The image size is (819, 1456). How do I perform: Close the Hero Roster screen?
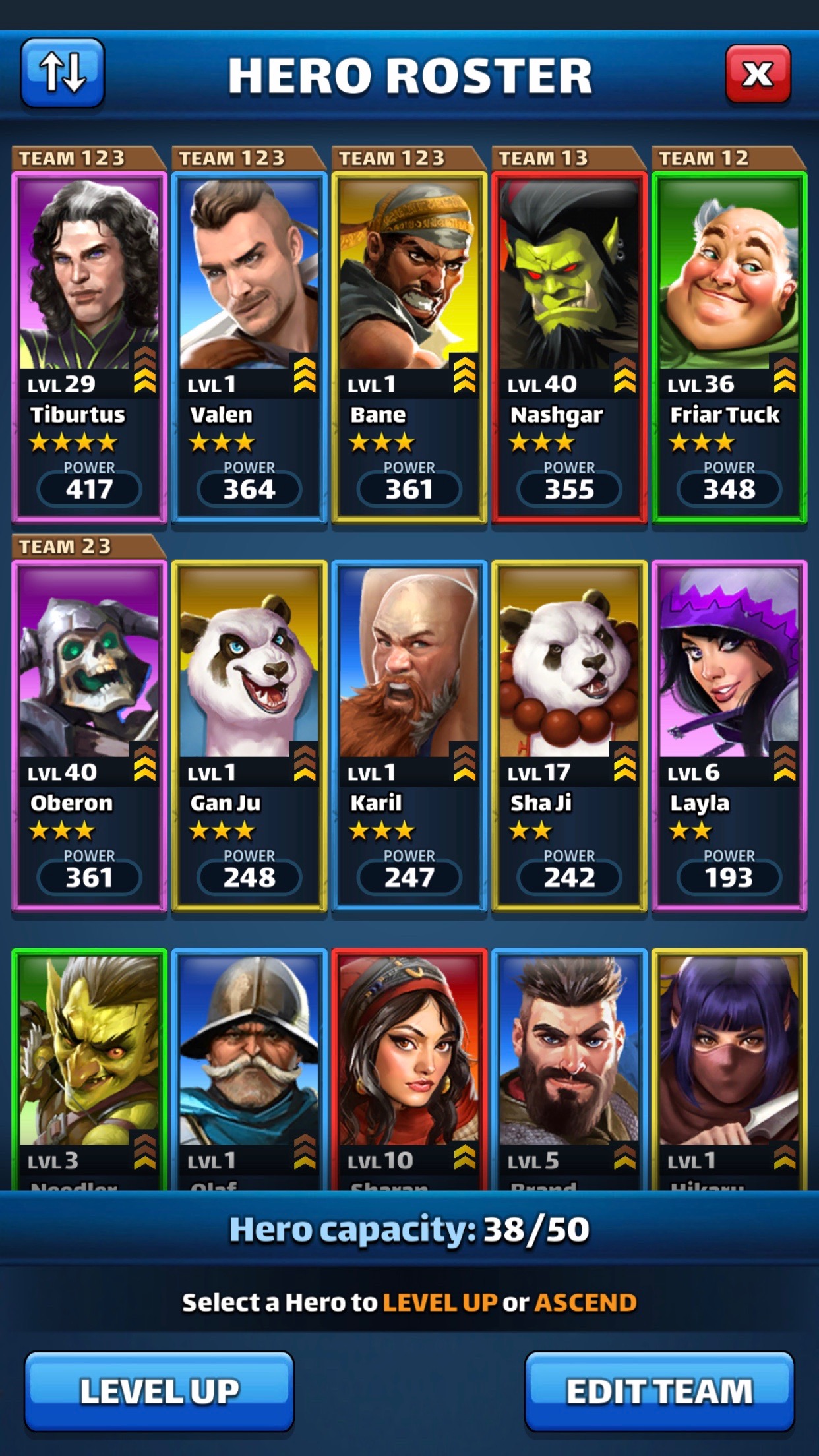(758, 74)
